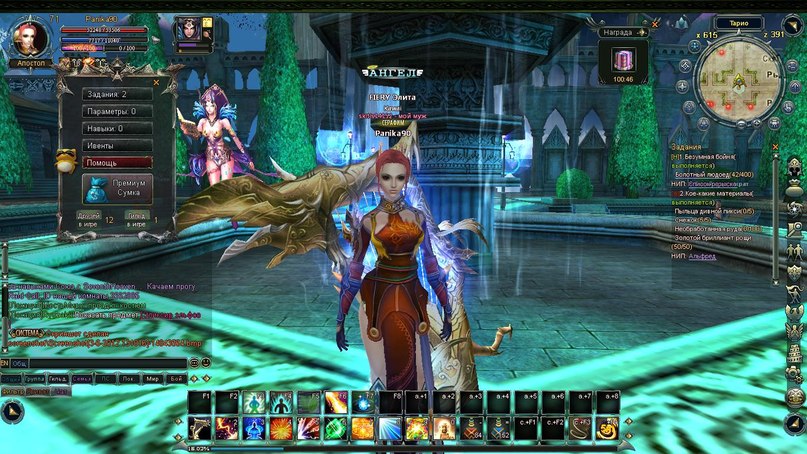Open the Ивенты events entry

[117, 145]
